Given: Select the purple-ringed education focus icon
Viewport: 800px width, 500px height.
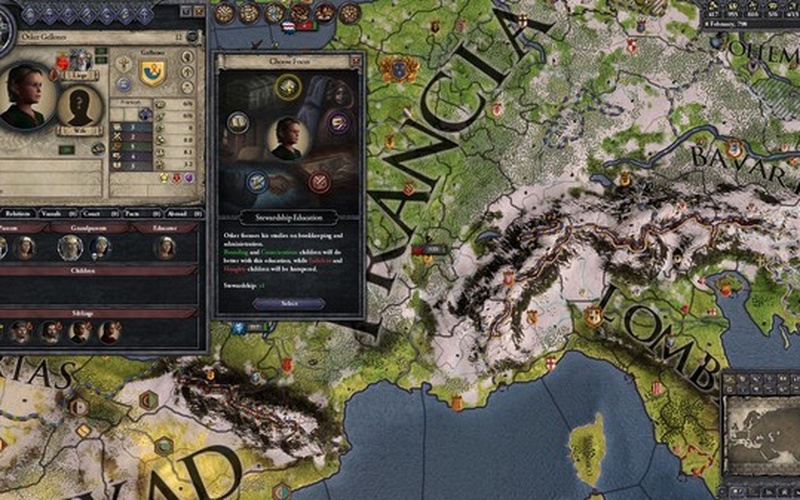Looking at the screenshot, I should tap(338, 123).
